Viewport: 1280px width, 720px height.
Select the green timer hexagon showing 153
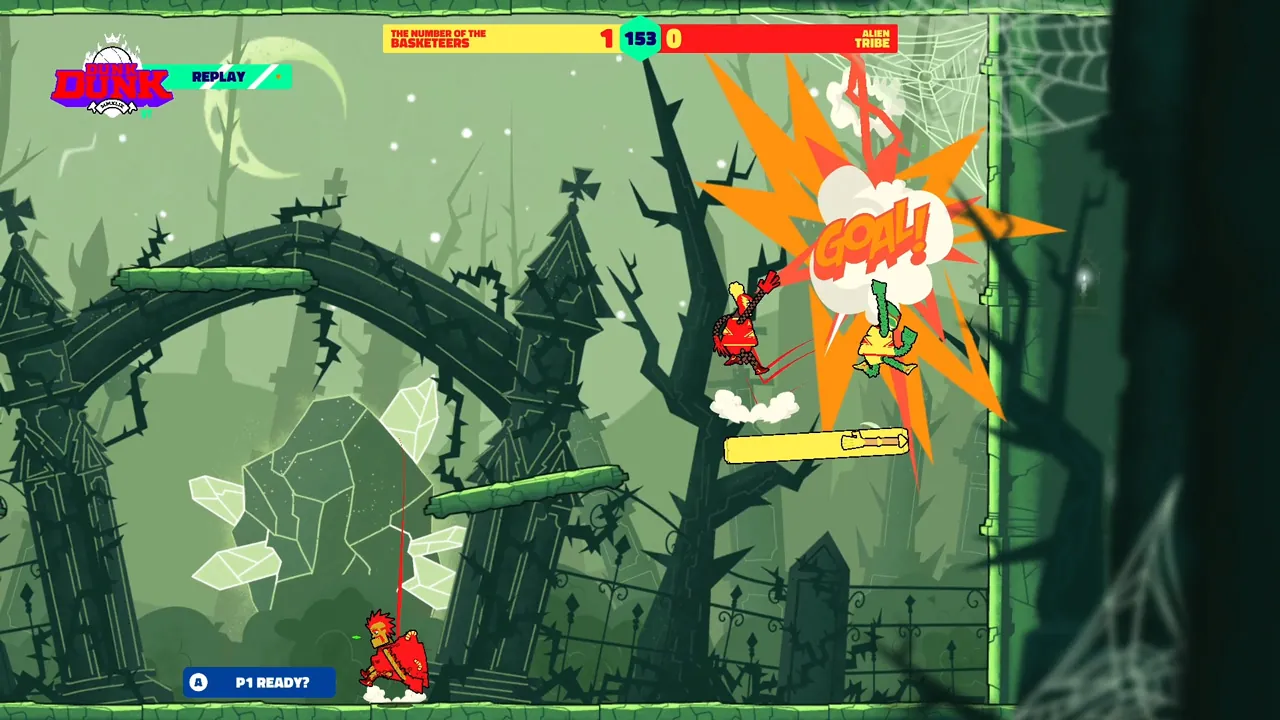pyautogui.click(x=640, y=36)
